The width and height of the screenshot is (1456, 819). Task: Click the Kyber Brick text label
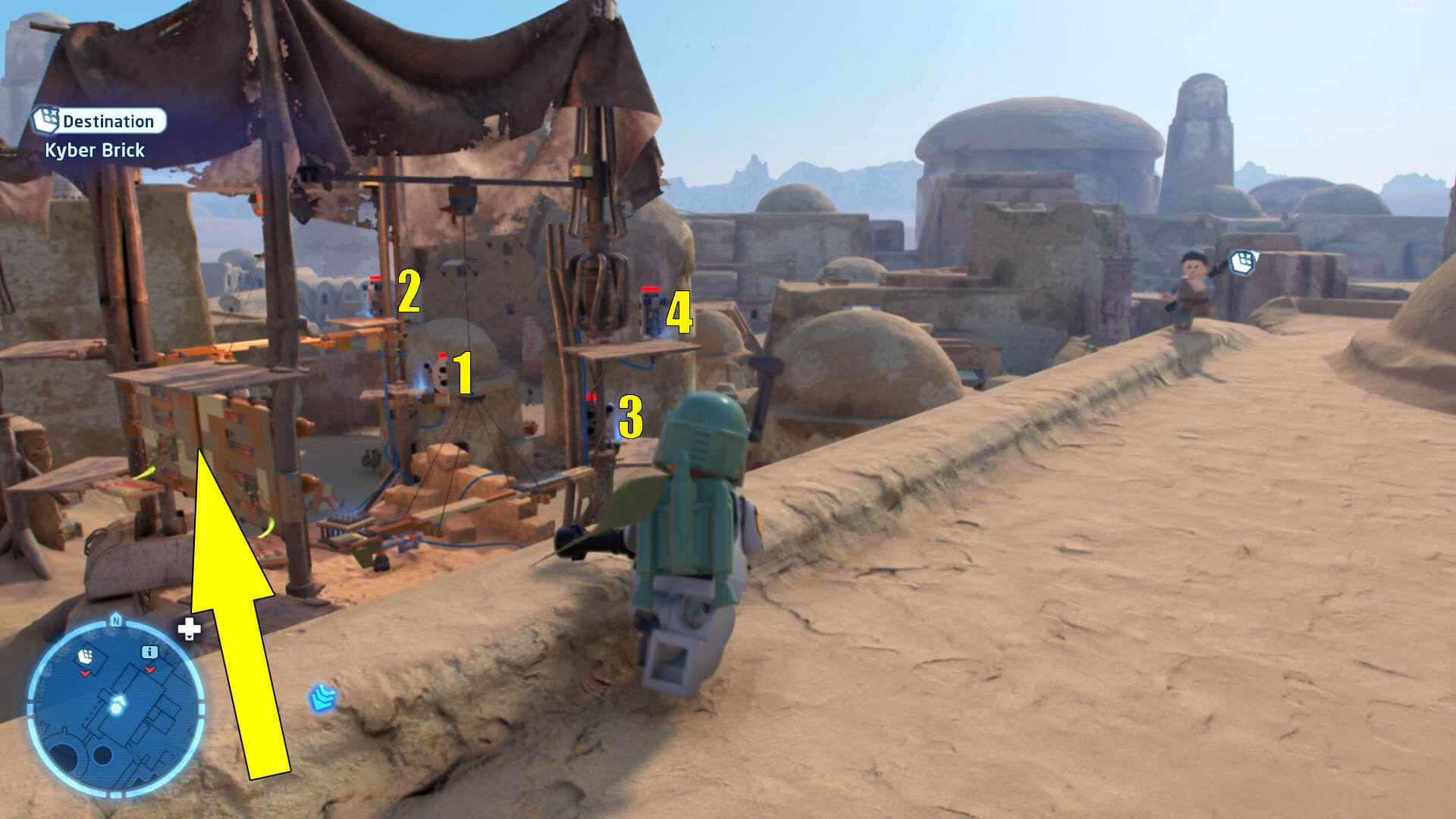95,150
